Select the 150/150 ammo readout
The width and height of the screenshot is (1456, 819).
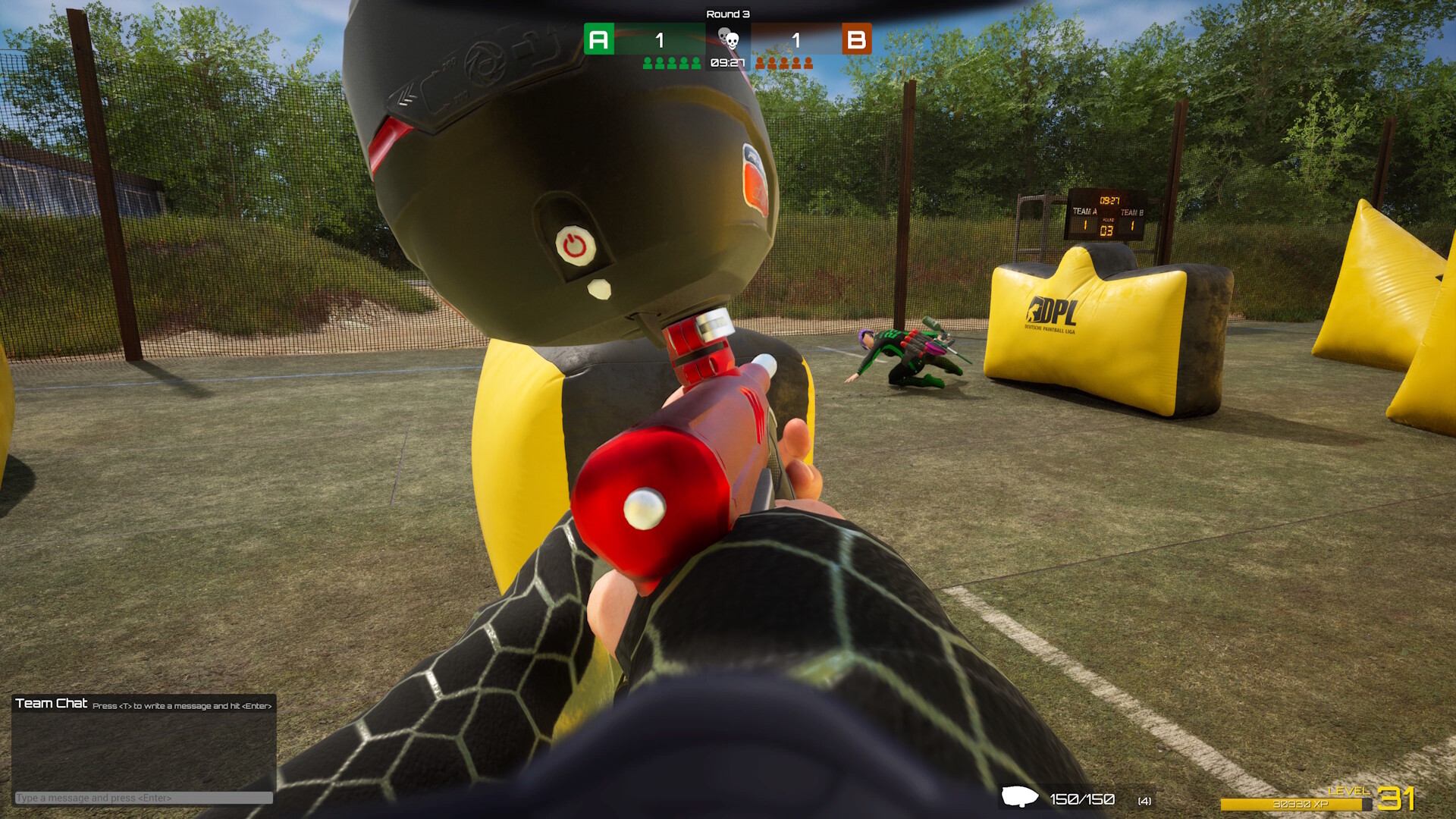click(1082, 798)
